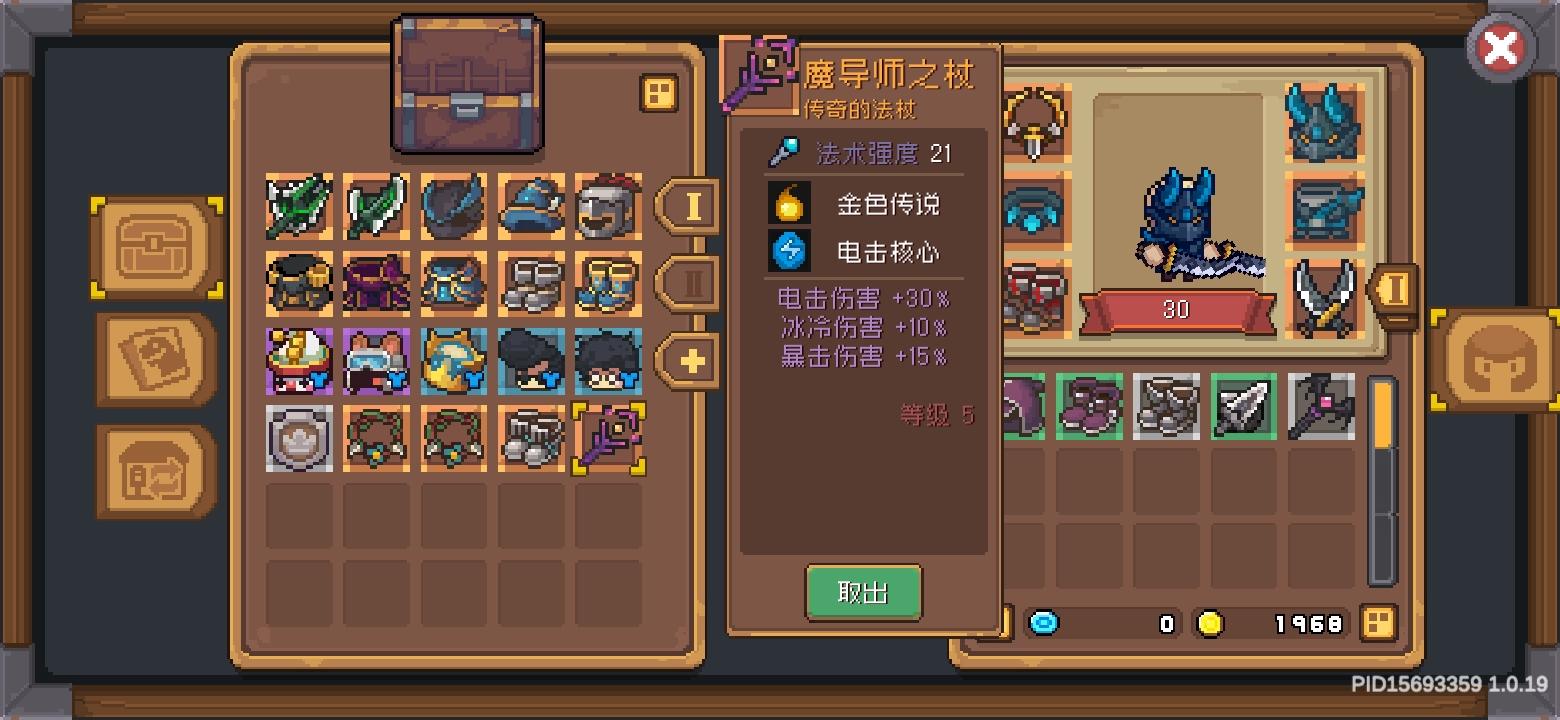This screenshot has height=720, width=1560.
Task: Click the 取出 take-out button
Action: click(x=864, y=592)
